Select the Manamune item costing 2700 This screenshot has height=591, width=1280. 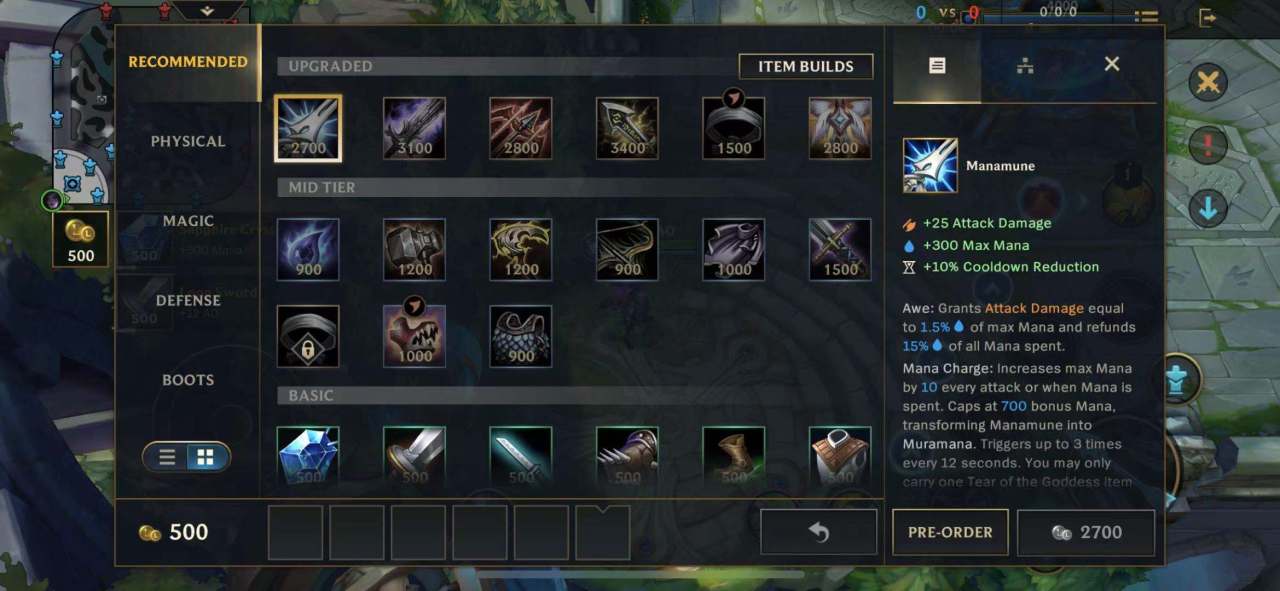pyautogui.click(x=308, y=128)
